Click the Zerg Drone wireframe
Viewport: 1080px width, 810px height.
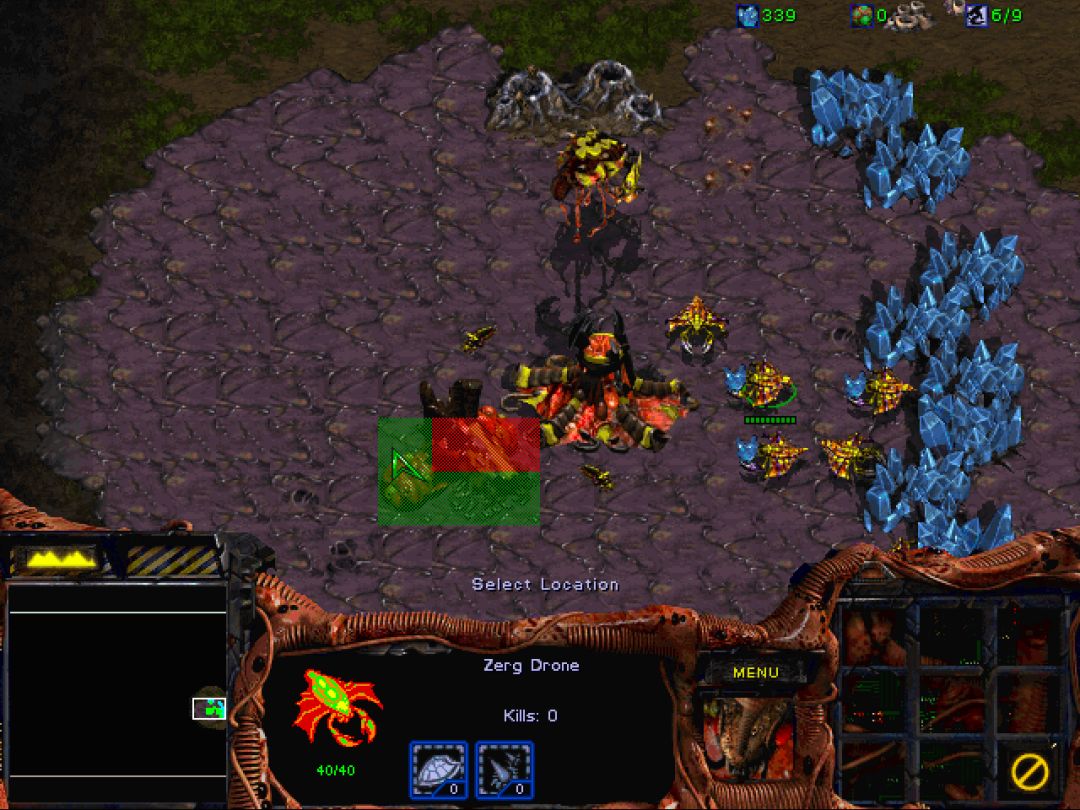coord(337,707)
